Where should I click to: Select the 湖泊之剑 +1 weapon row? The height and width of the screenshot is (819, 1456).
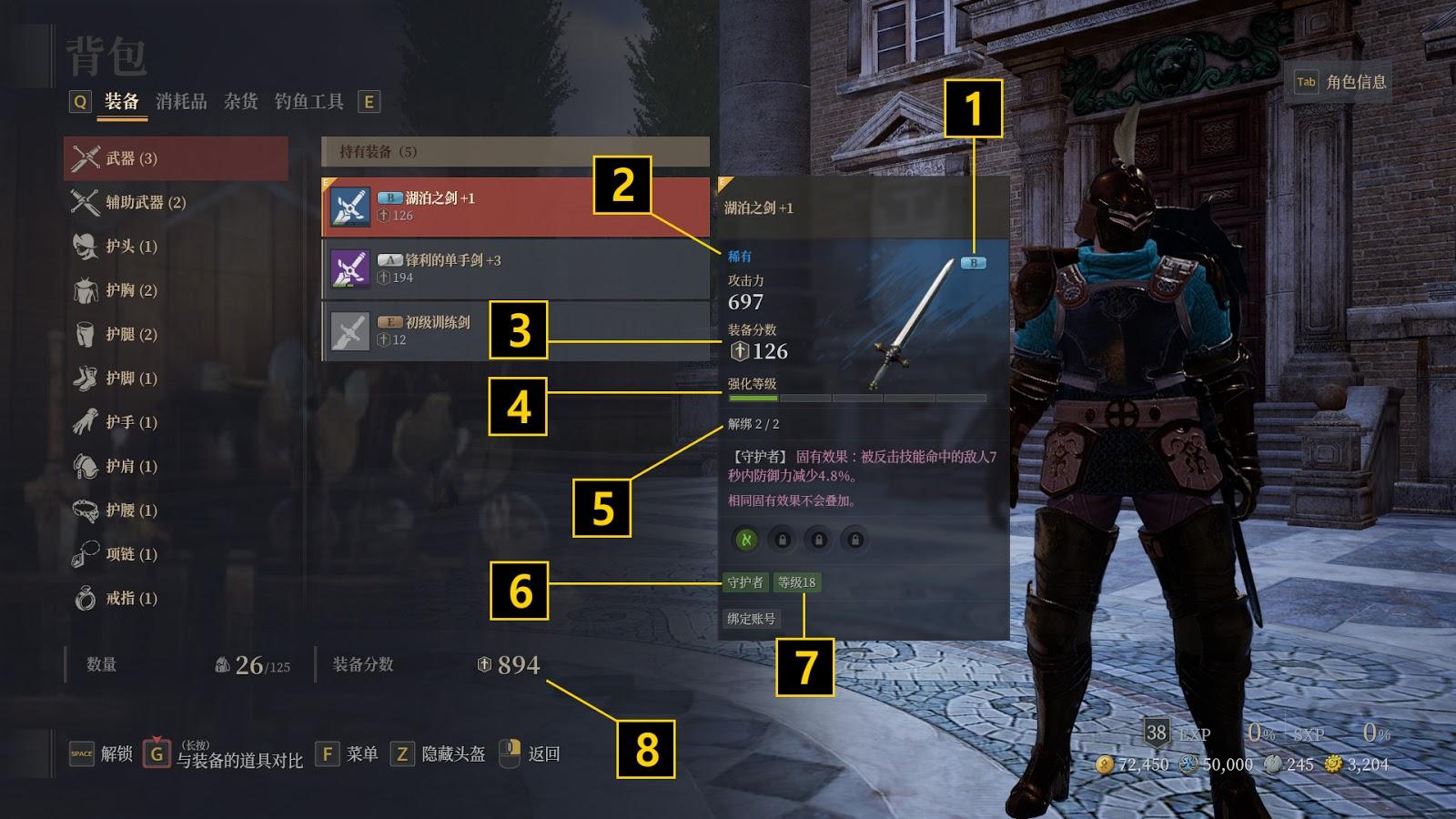tap(515, 207)
